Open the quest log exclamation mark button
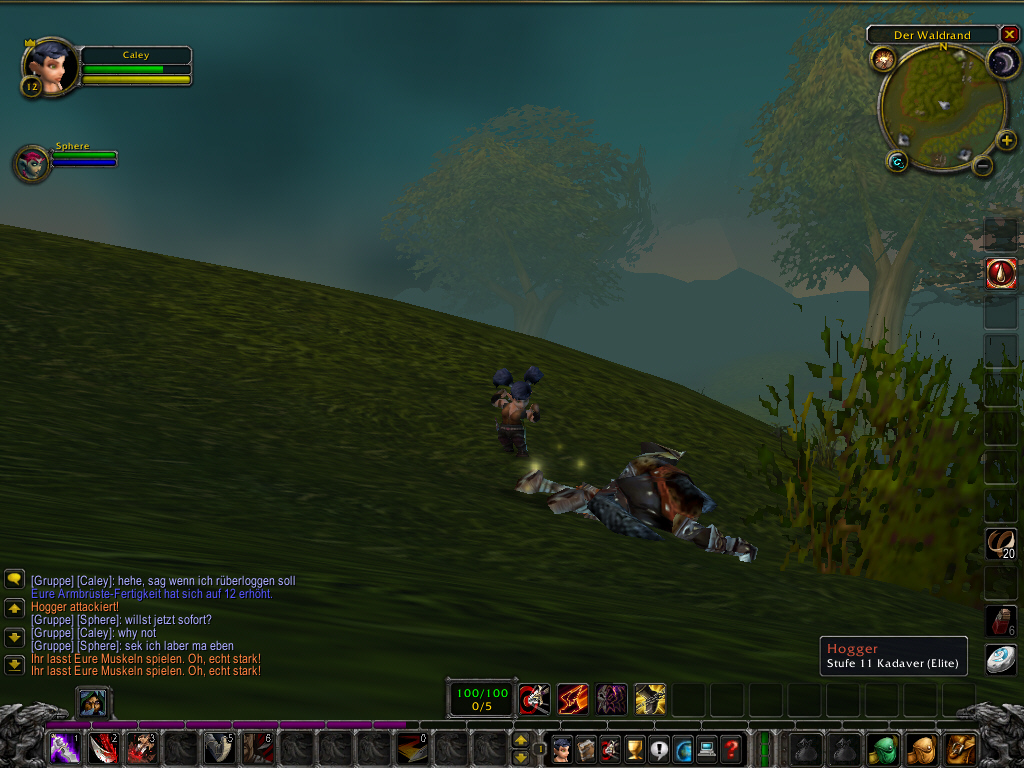This screenshot has width=1024, height=768. click(x=659, y=748)
